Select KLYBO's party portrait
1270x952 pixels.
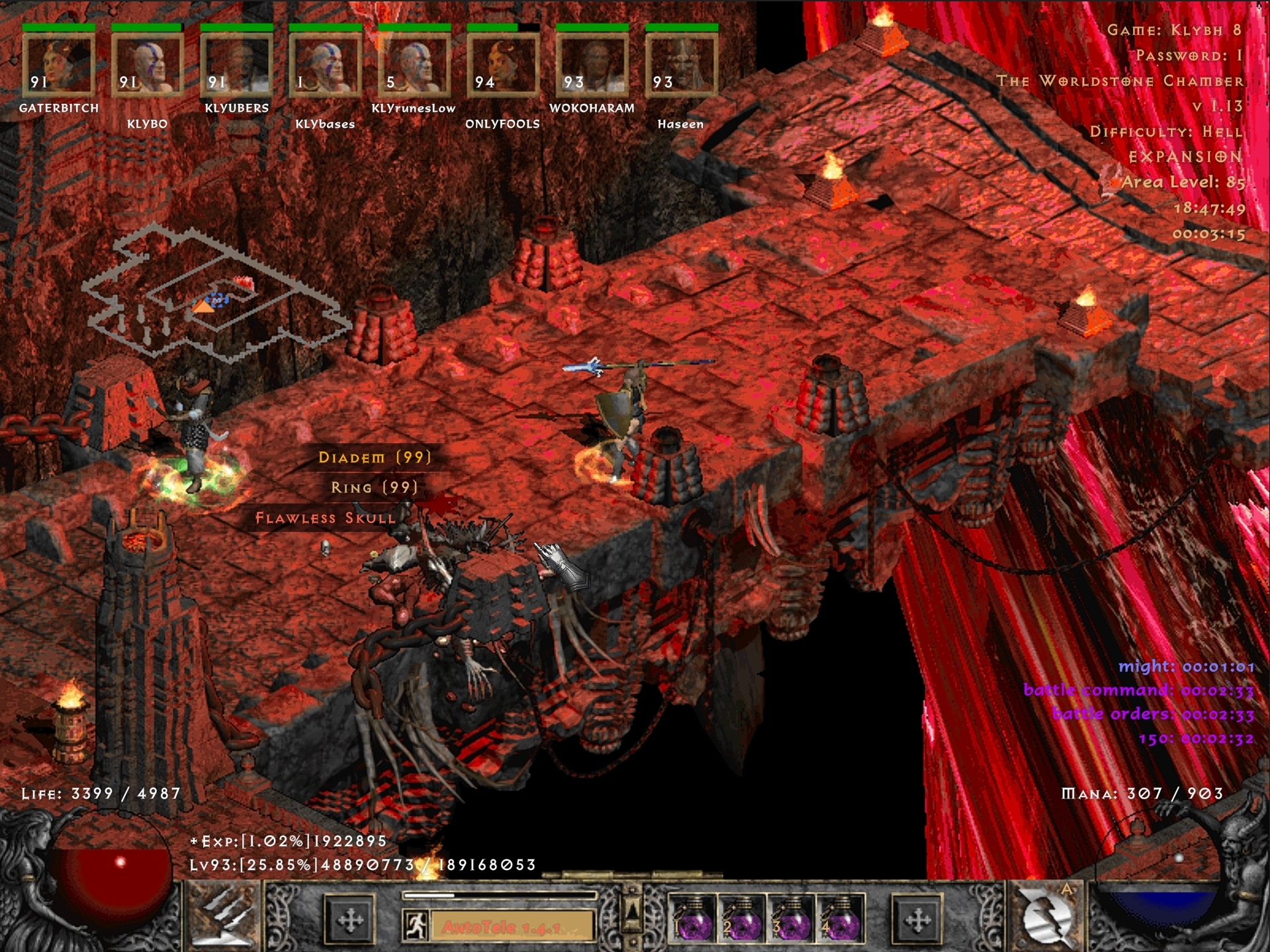pos(147,65)
